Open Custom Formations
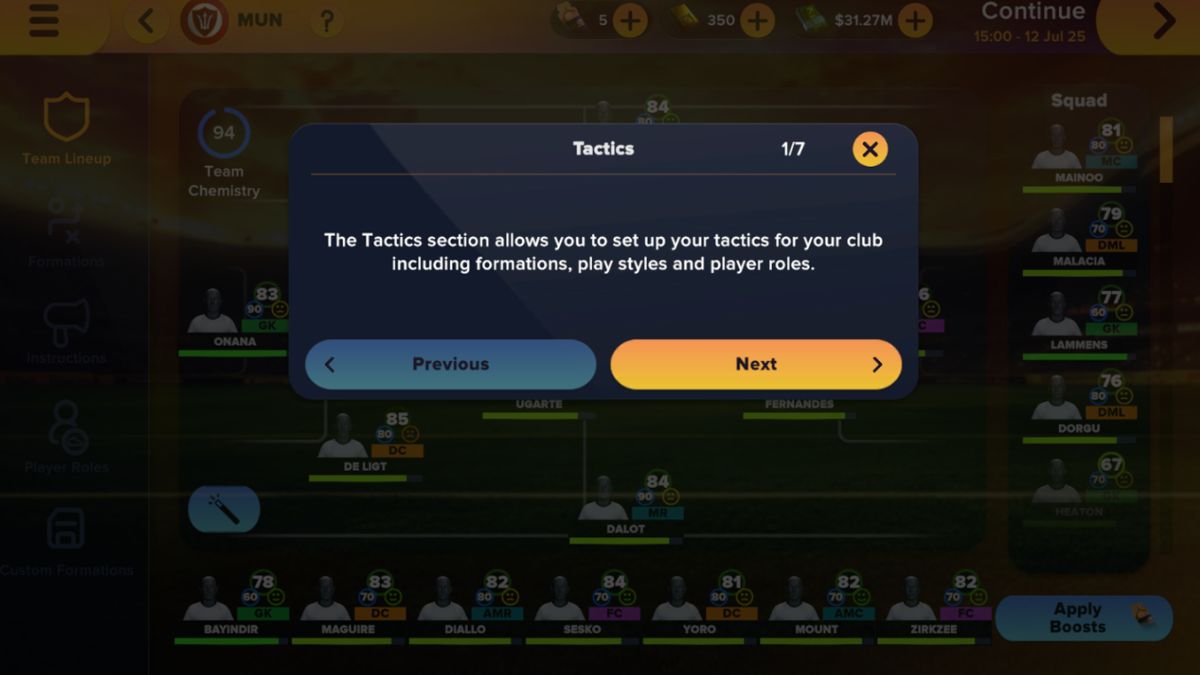Viewport: 1200px width, 675px height. click(x=66, y=542)
